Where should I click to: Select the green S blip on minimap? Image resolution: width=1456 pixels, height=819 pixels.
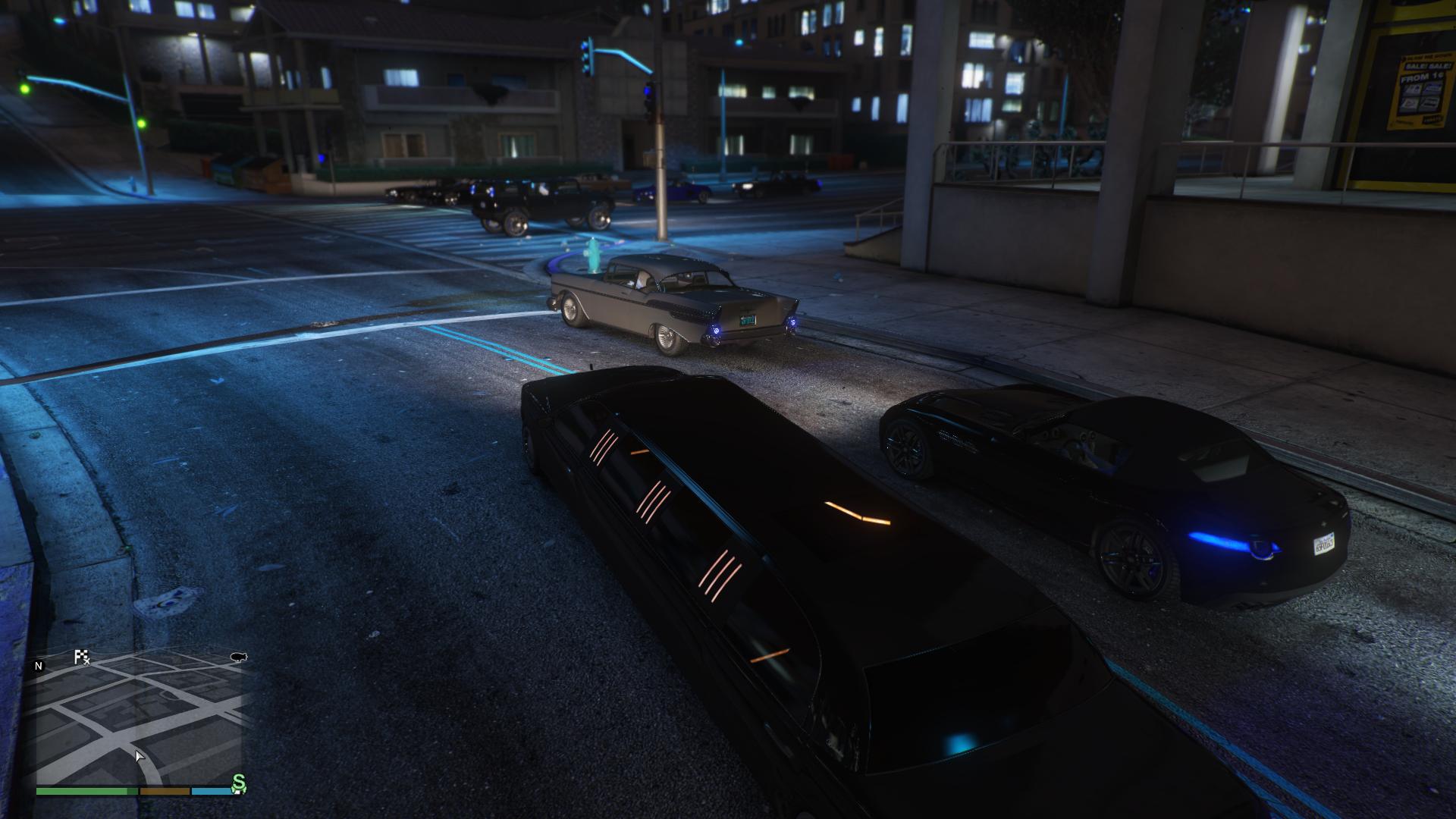[239, 783]
